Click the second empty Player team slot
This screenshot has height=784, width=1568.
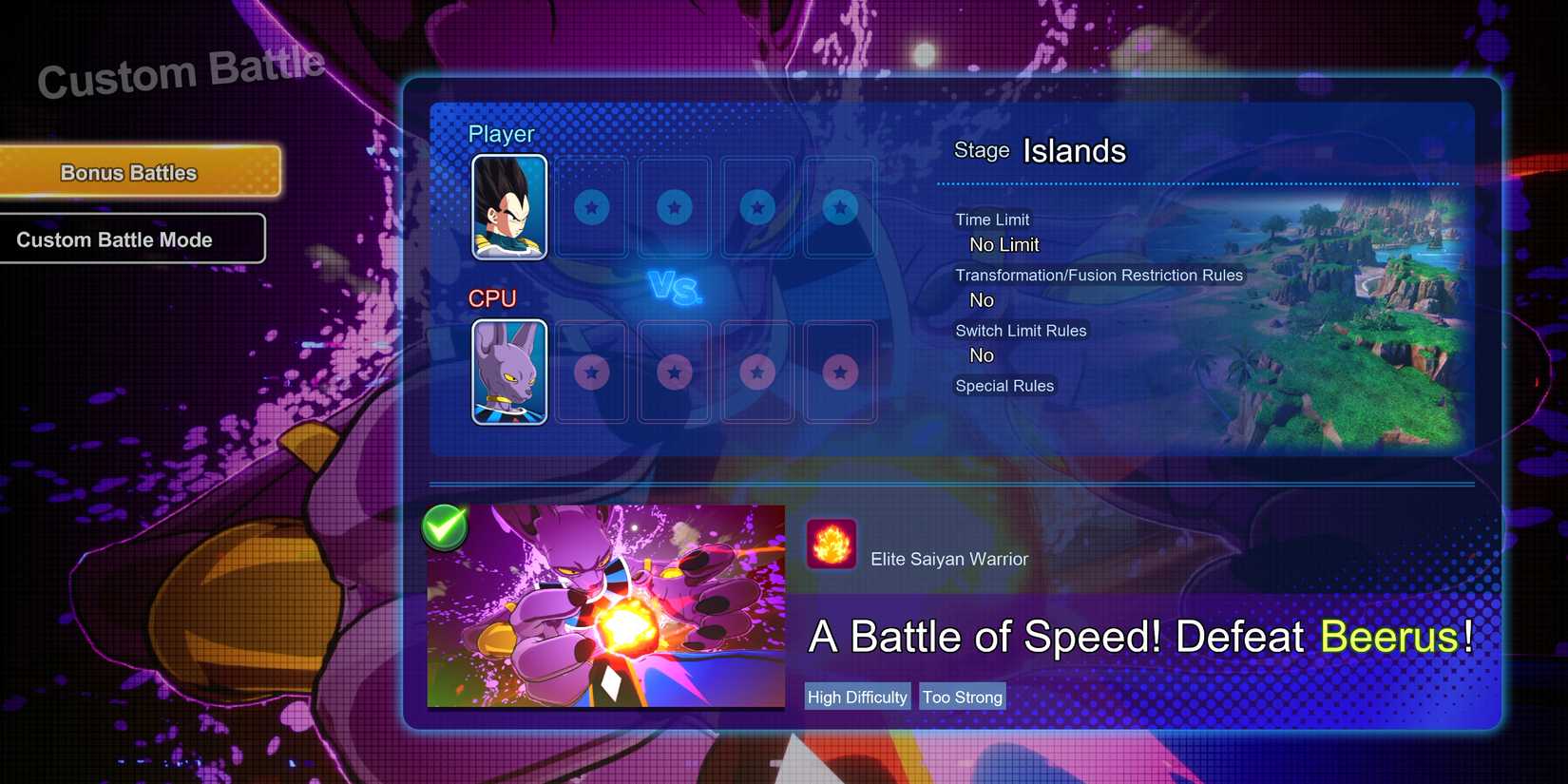coord(673,208)
